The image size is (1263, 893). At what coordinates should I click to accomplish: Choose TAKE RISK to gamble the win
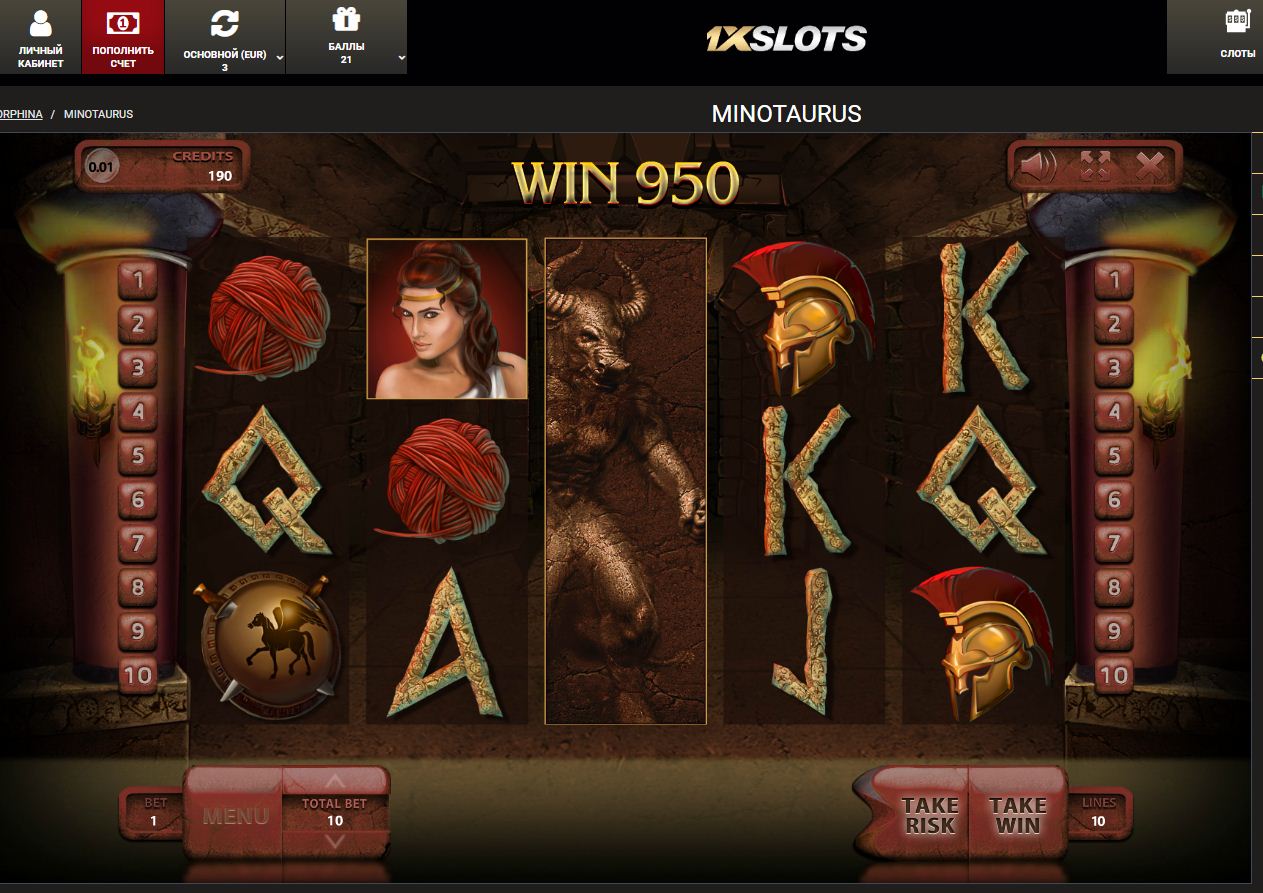(929, 815)
